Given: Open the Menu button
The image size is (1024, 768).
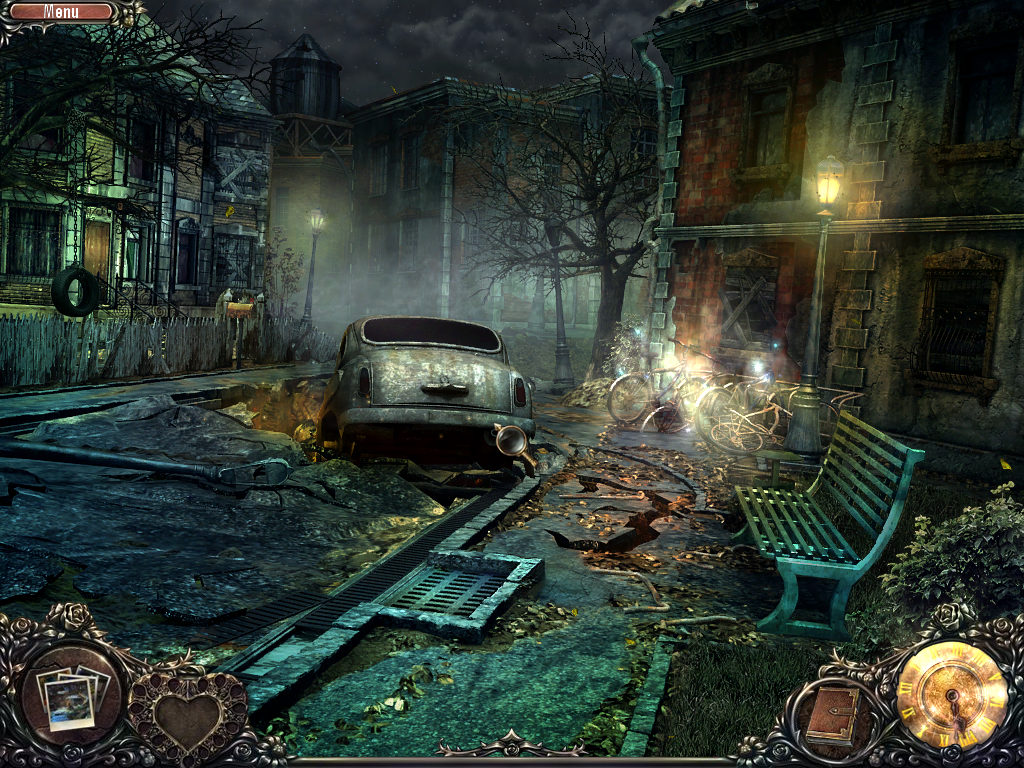Looking at the screenshot, I should [62, 12].
